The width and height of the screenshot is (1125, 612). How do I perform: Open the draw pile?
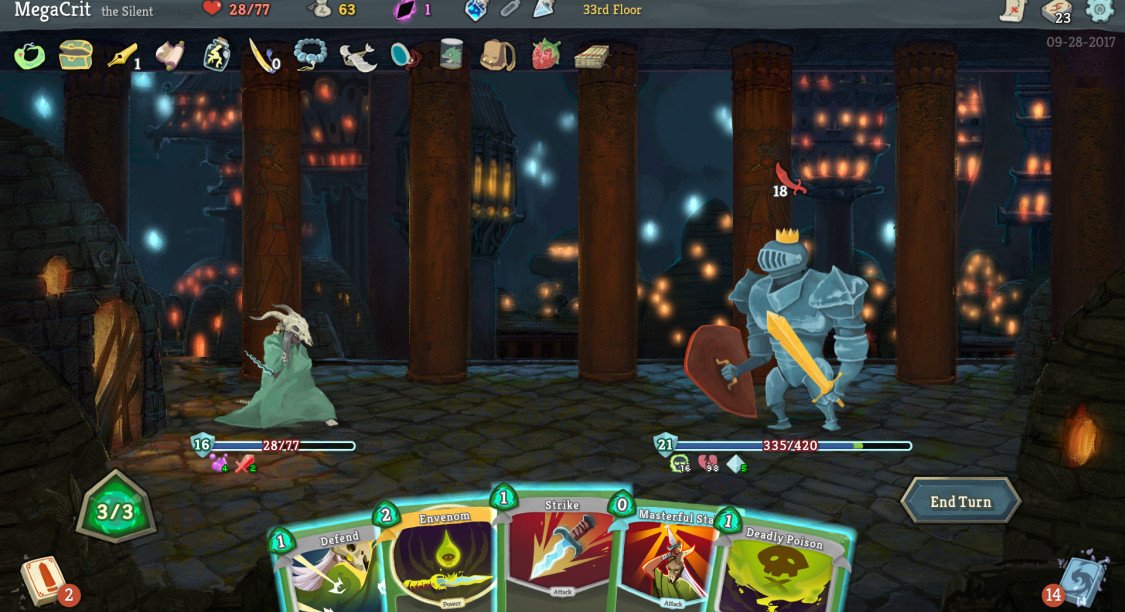[x=42, y=581]
